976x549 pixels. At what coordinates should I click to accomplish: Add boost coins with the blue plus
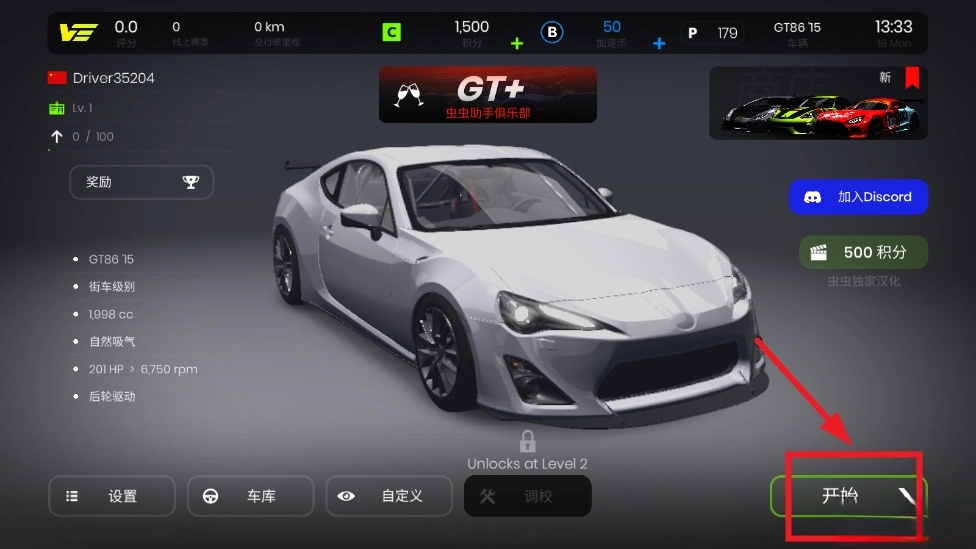(x=659, y=43)
